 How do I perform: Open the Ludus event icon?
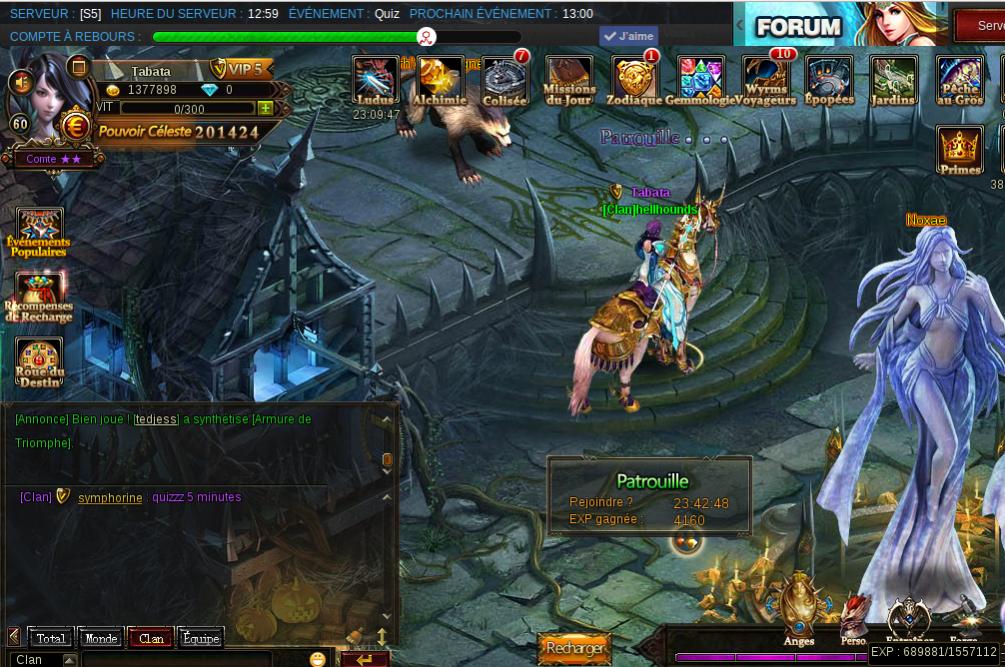pyautogui.click(x=376, y=80)
